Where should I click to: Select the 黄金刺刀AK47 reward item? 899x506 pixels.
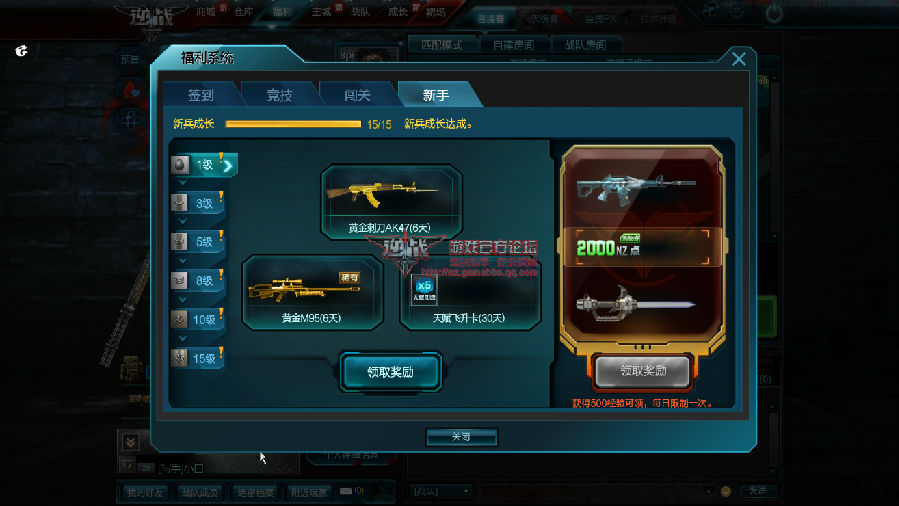pyautogui.click(x=391, y=201)
